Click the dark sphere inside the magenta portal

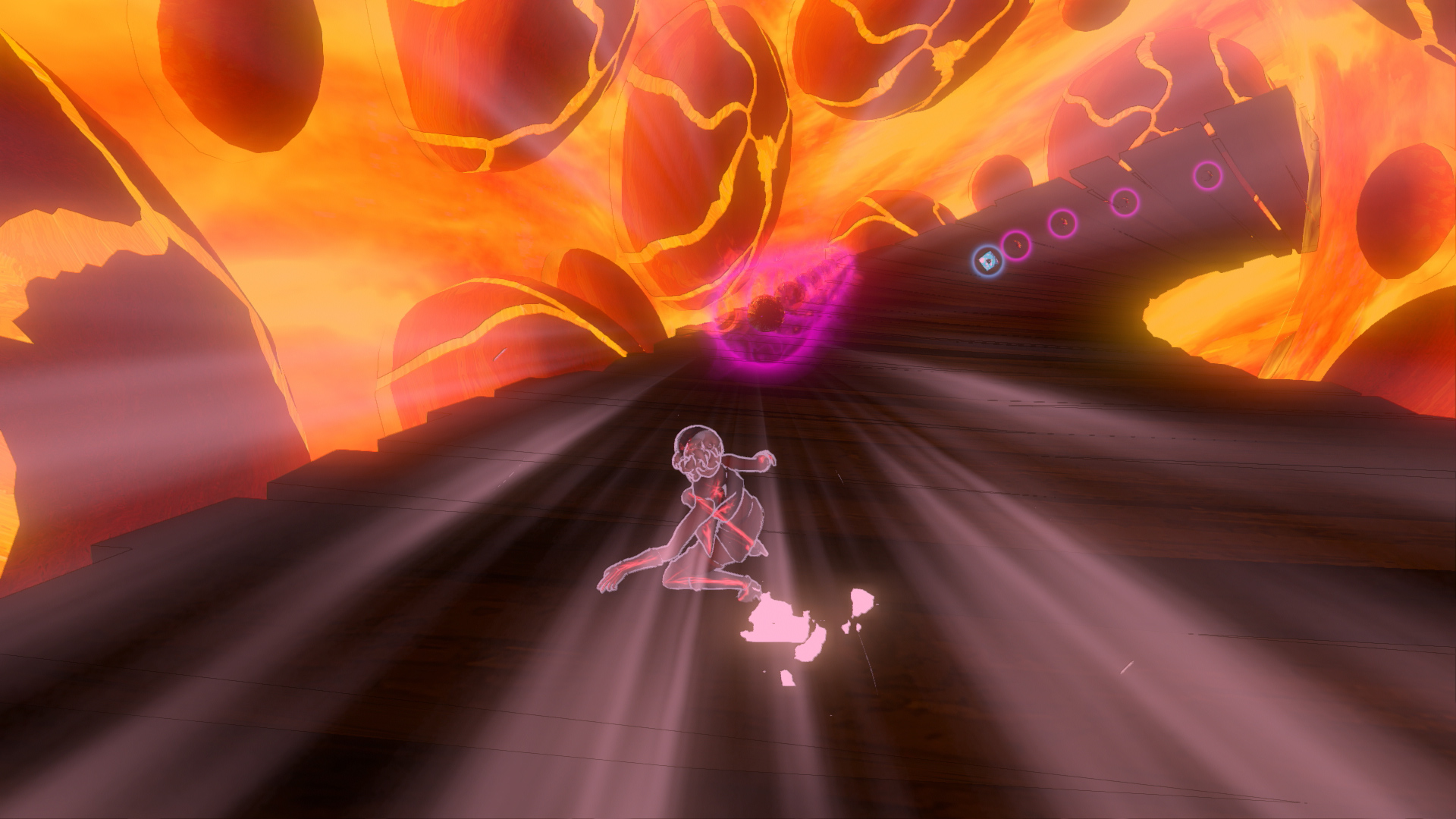tap(765, 313)
